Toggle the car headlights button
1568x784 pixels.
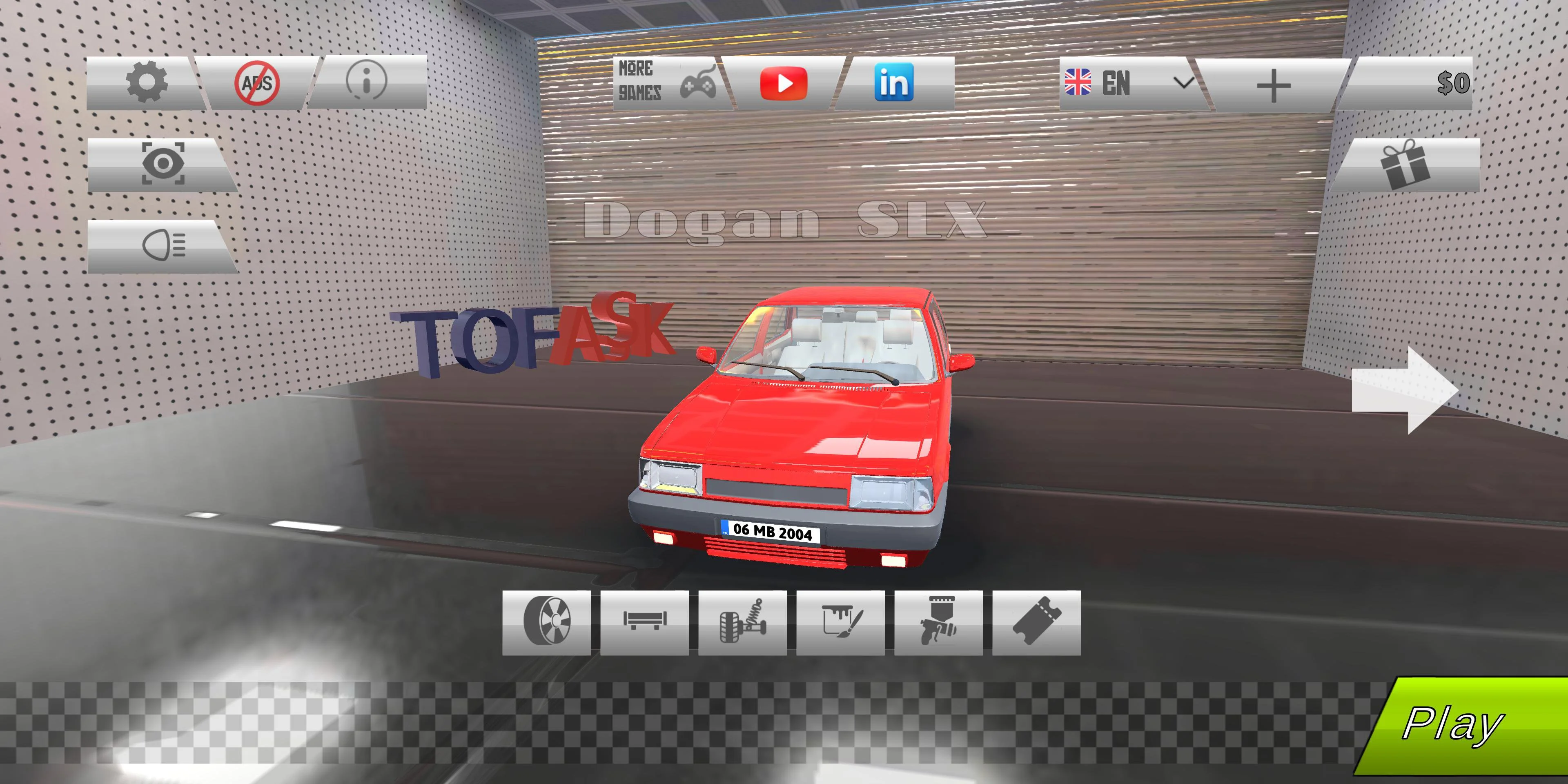pyautogui.click(x=163, y=245)
